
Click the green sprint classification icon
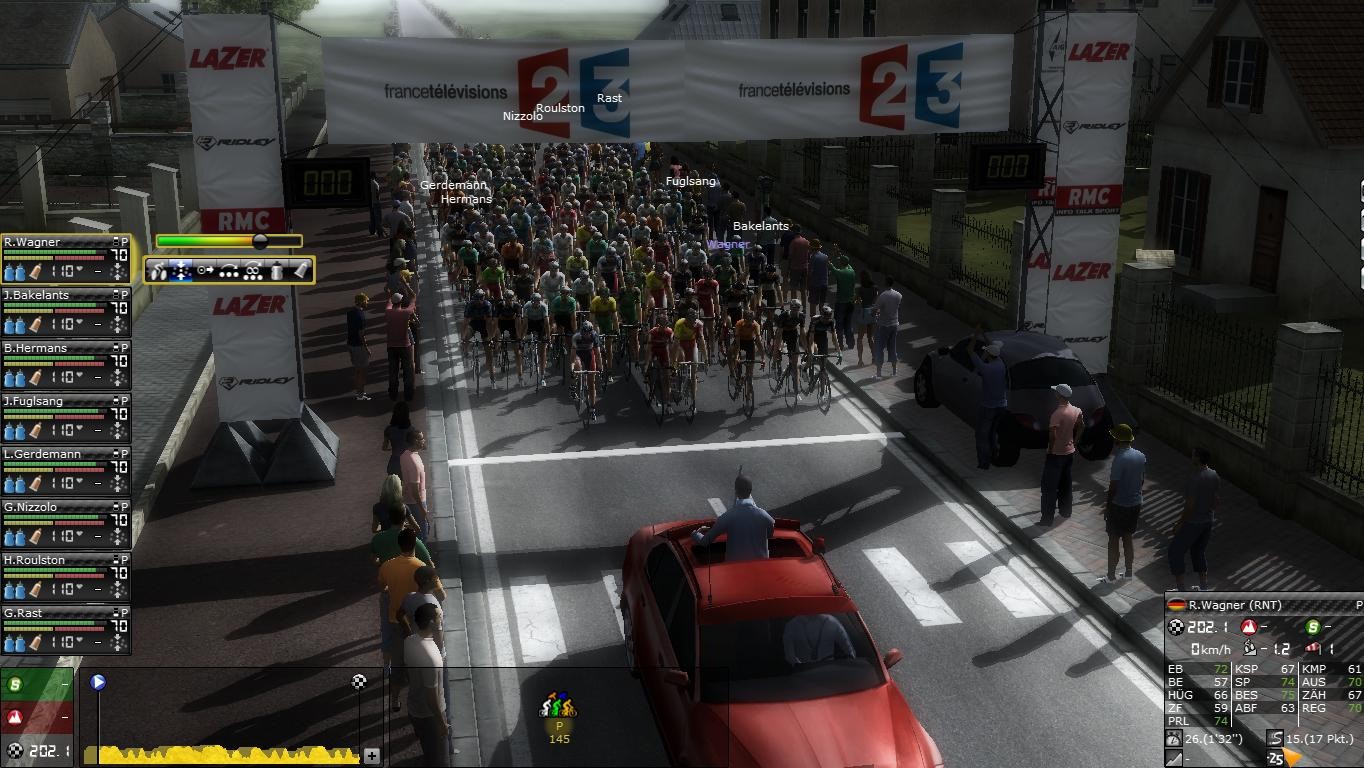click(16, 685)
